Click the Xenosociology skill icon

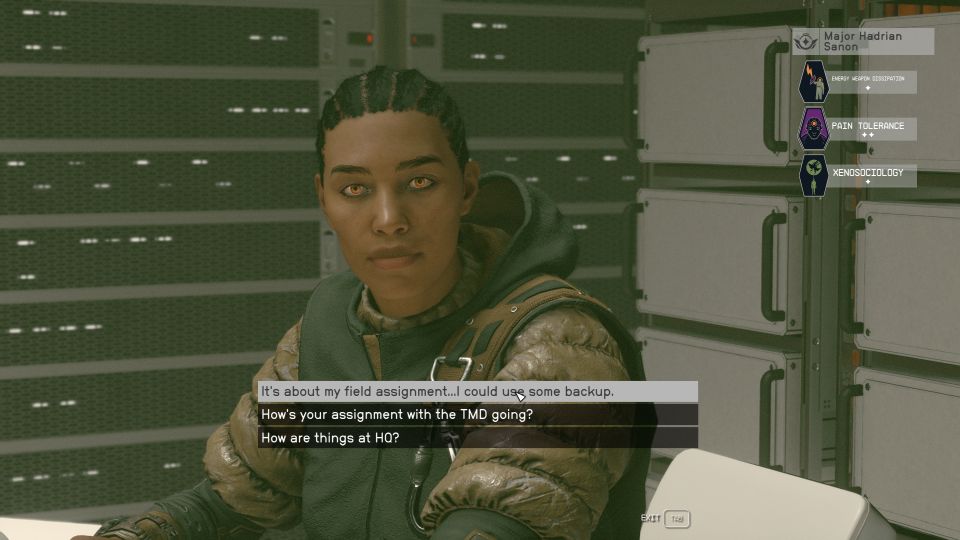pyautogui.click(x=814, y=175)
